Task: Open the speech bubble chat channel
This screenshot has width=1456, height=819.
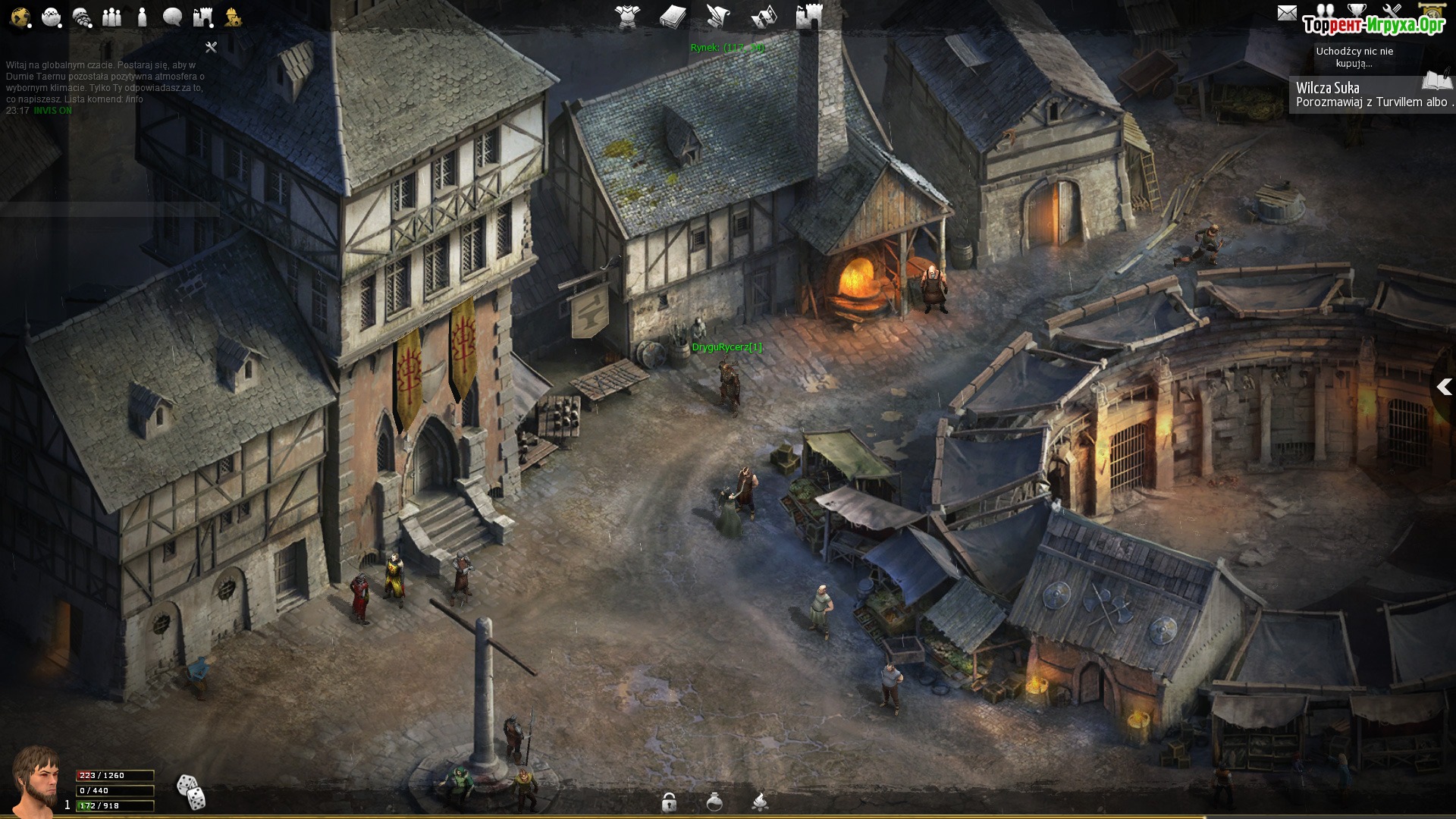Action: pos(172,17)
